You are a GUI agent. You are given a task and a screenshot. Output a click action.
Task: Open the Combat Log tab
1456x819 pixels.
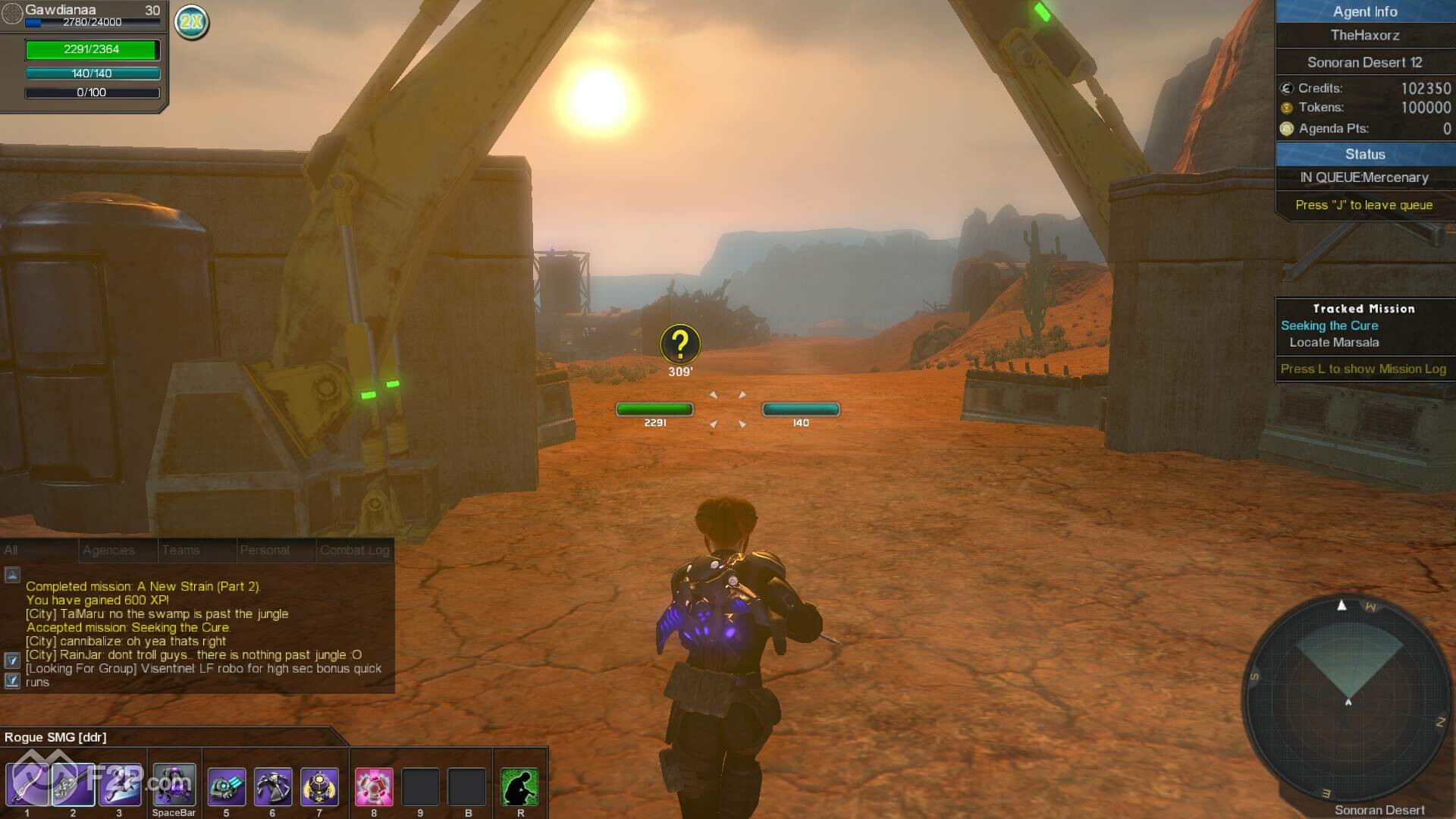point(354,550)
